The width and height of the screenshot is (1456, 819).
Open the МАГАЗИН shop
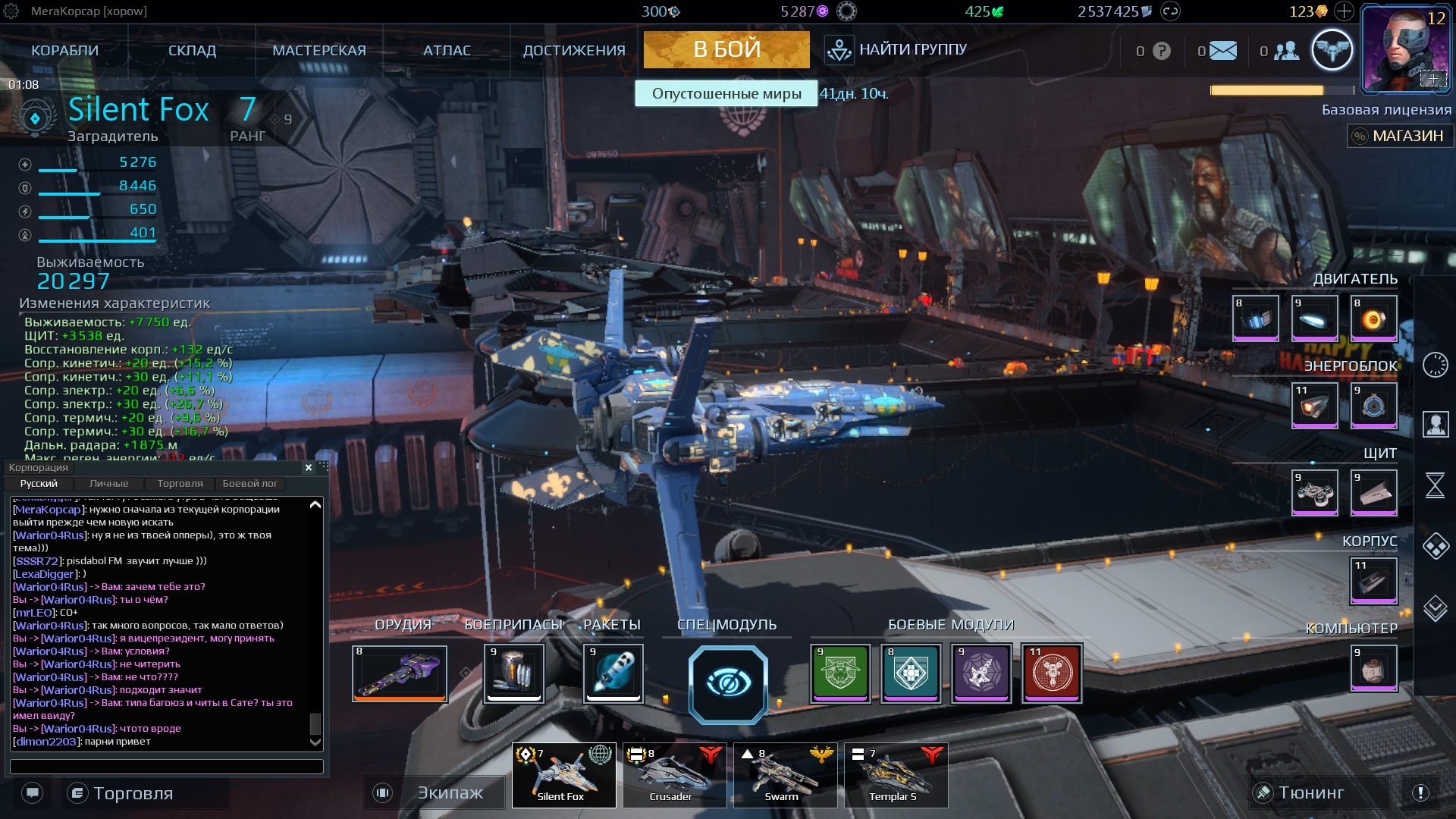1399,136
